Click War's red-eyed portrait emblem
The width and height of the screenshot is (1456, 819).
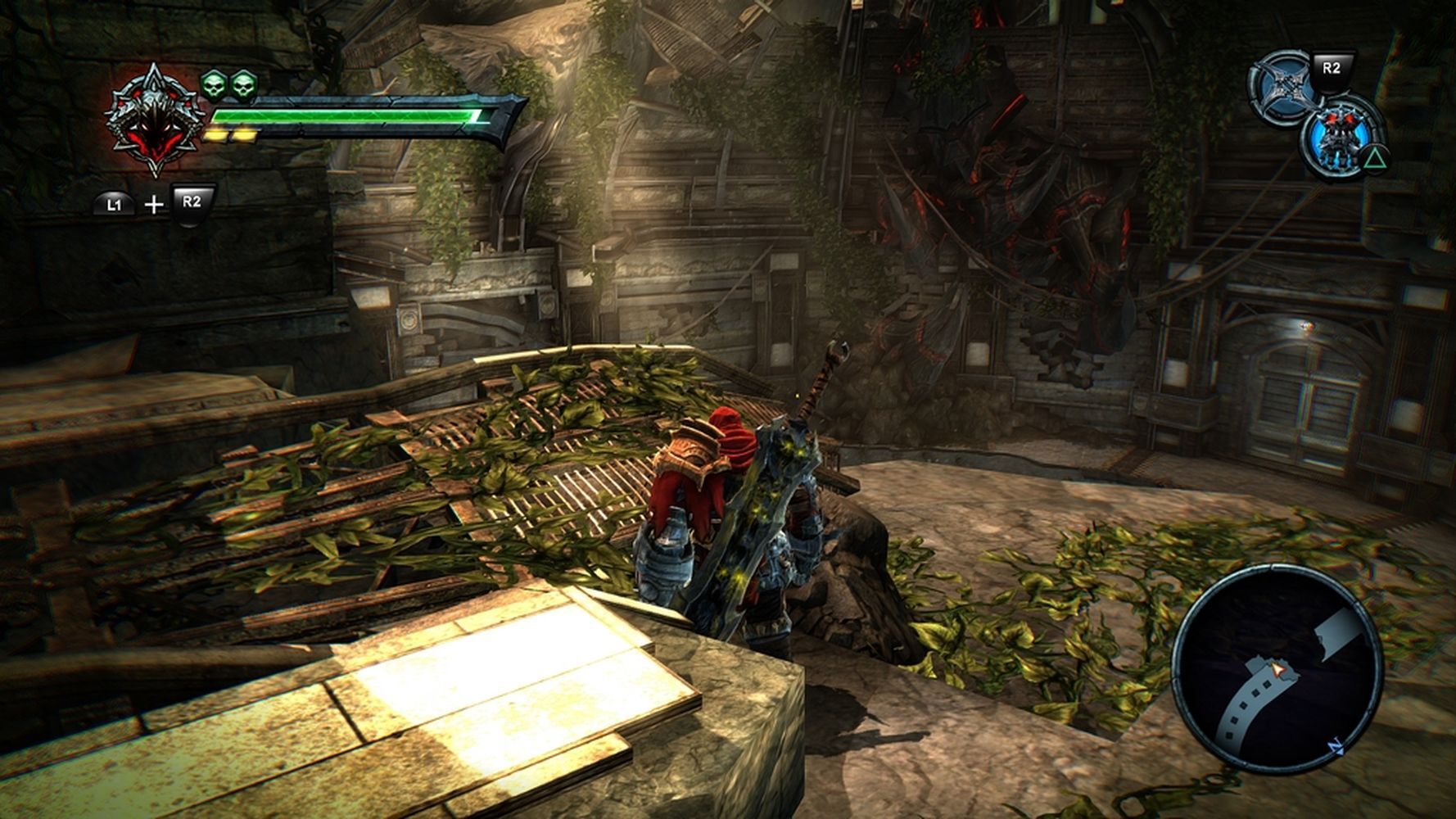pyautogui.click(x=153, y=121)
